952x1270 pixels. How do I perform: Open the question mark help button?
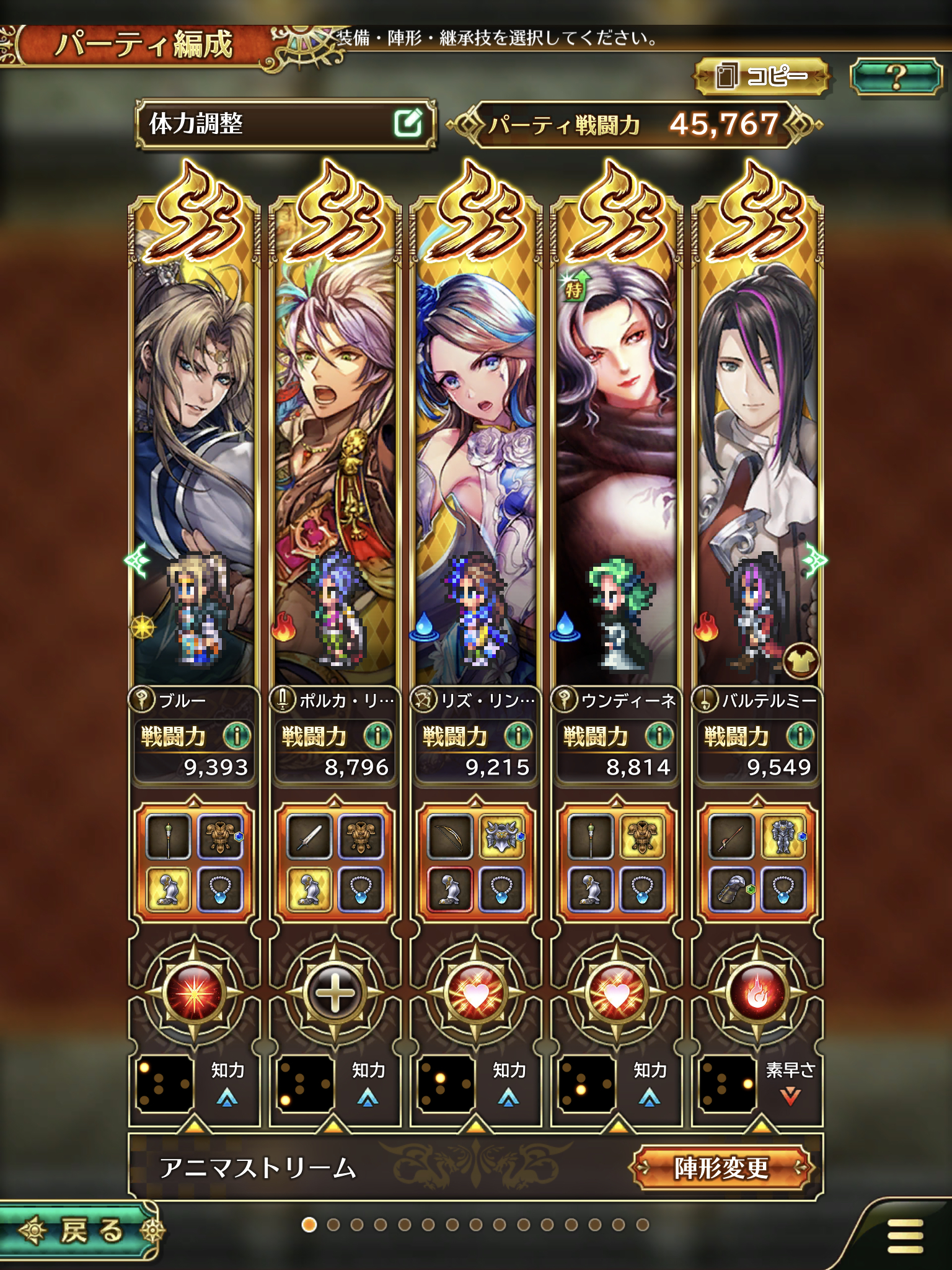pos(896,76)
